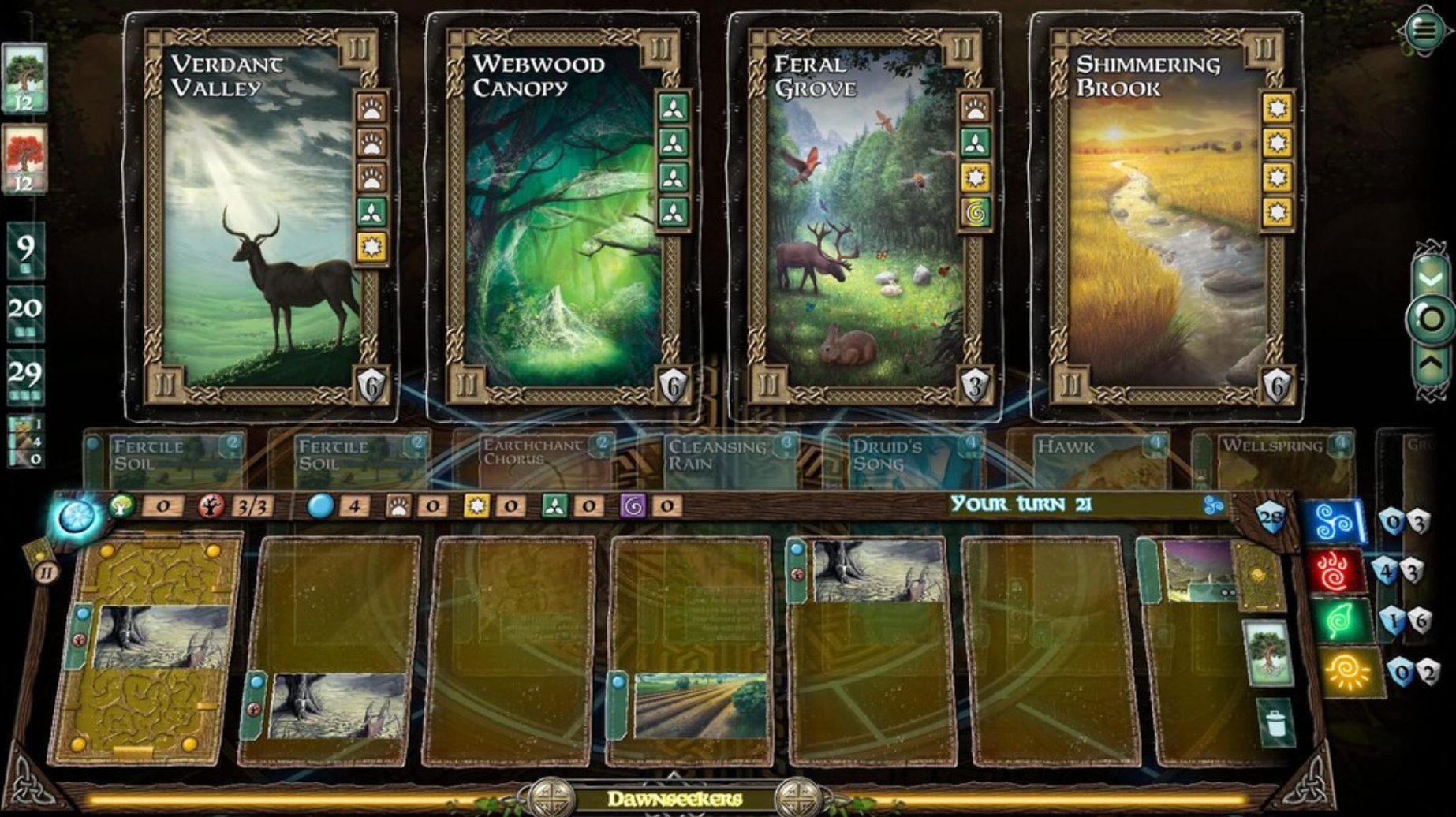
Task: Switch to the Dawnseekers deck banner
Action: tap(677, 798)
